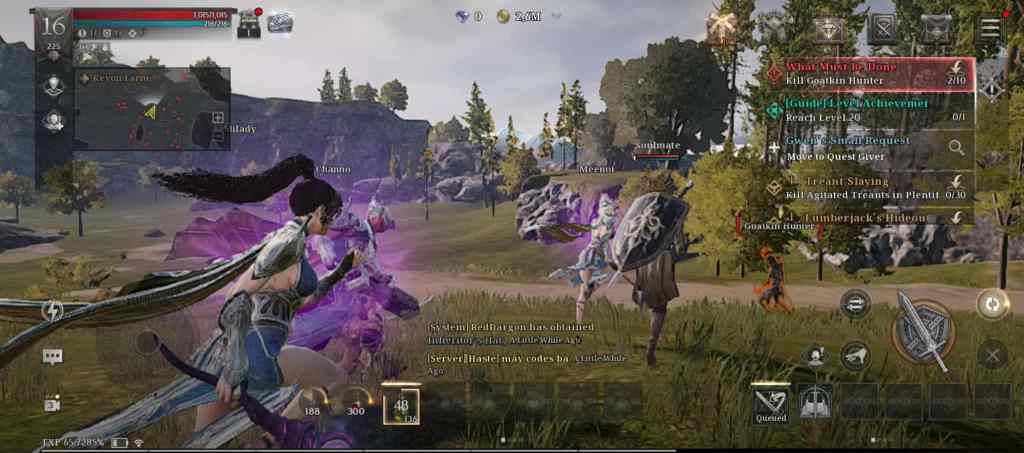
Task: Zoom in on the minimap
Action: click(218, 117)
